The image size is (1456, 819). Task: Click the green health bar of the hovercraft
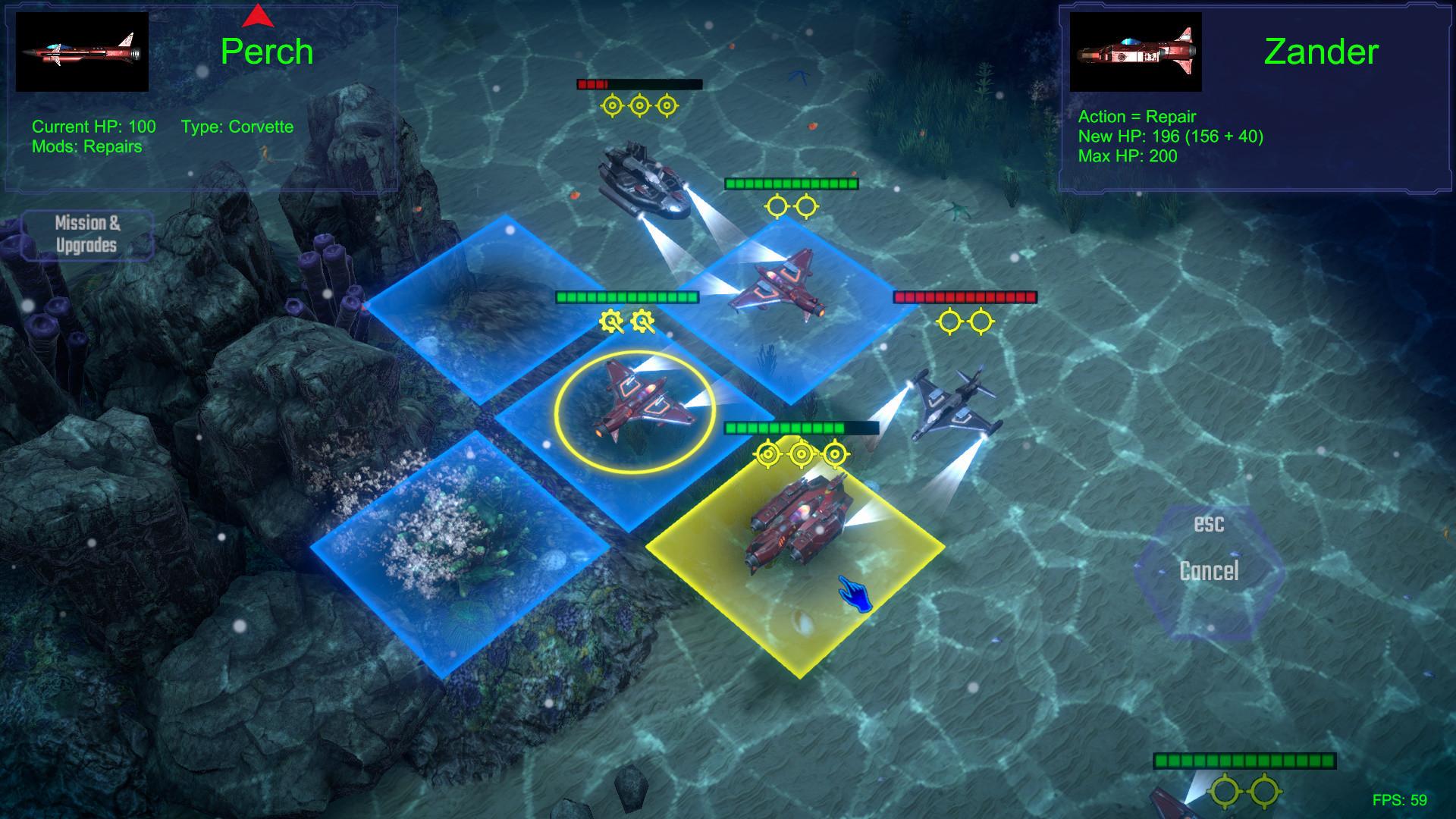(x=791, y=184)
